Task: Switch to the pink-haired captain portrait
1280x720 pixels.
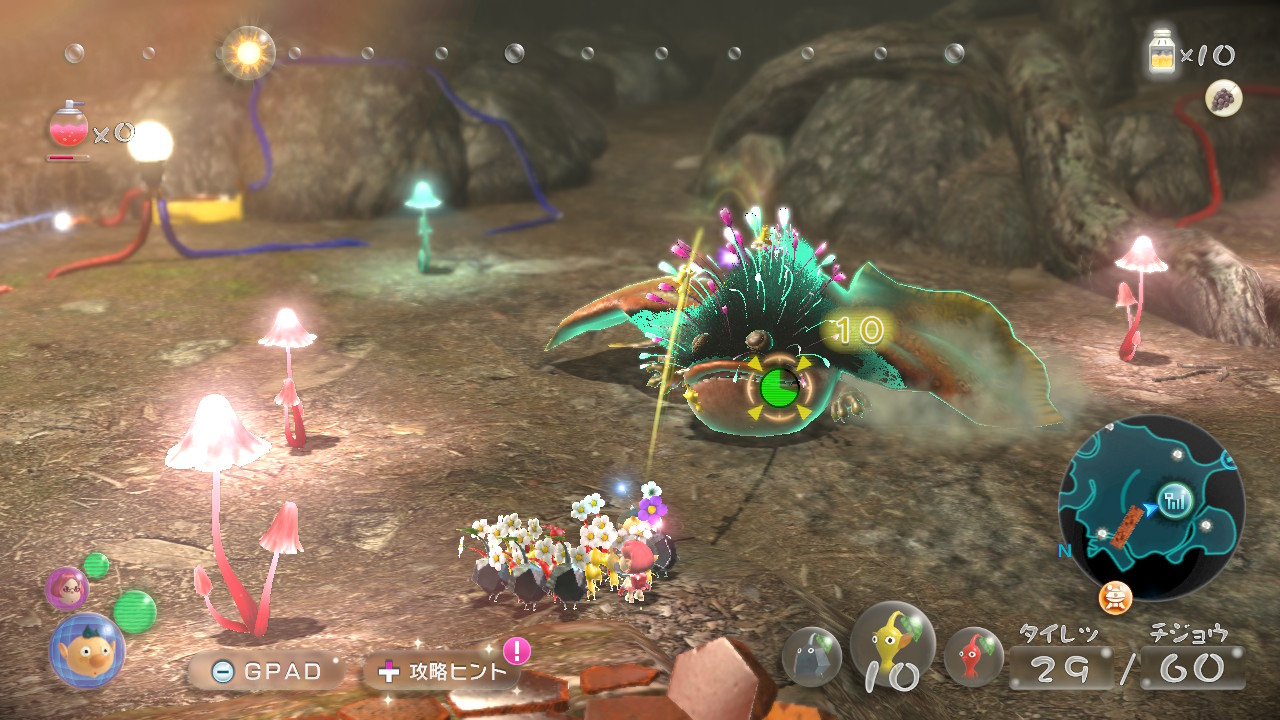Action: pyautogui.click(x=67, y=588)
